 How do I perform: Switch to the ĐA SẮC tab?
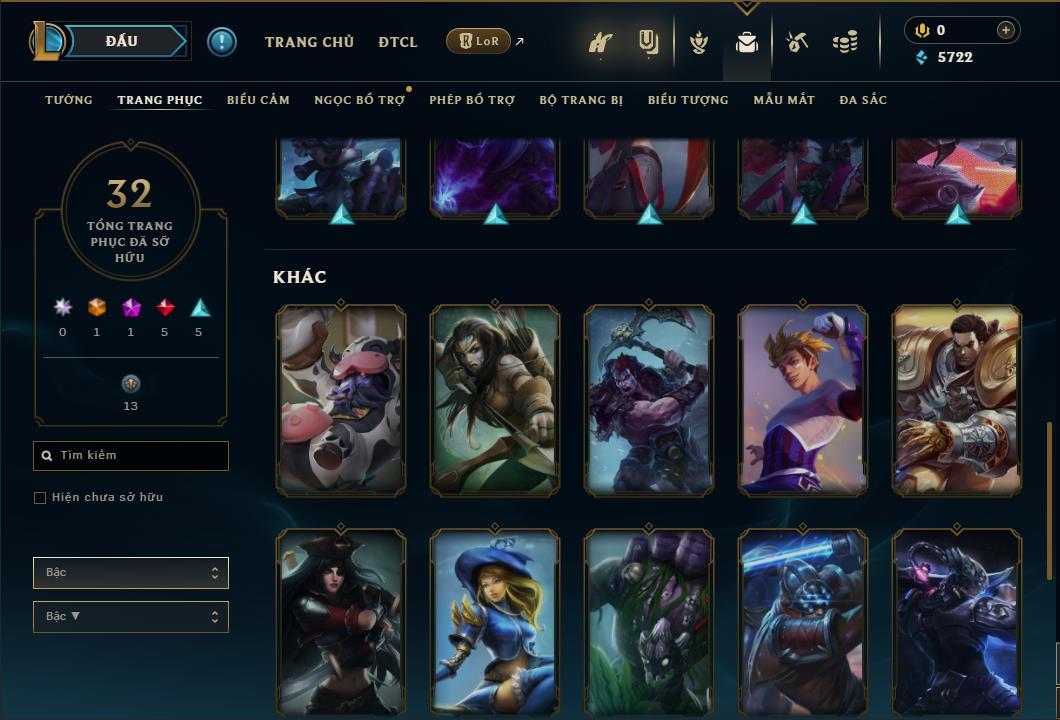(x=863, y=100)
